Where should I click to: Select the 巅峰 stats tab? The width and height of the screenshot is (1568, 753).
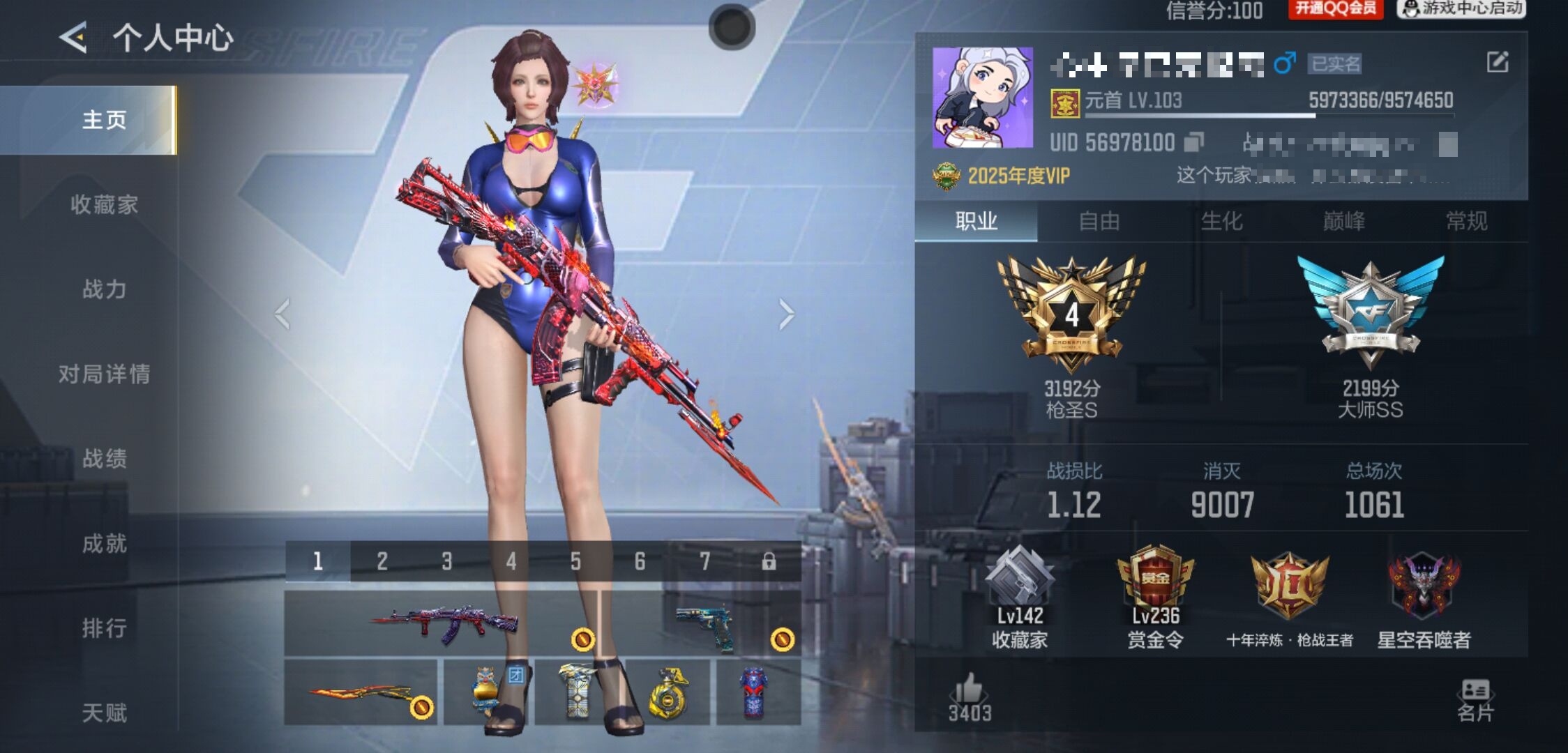pyautogui.click(x=1343, y=222)
